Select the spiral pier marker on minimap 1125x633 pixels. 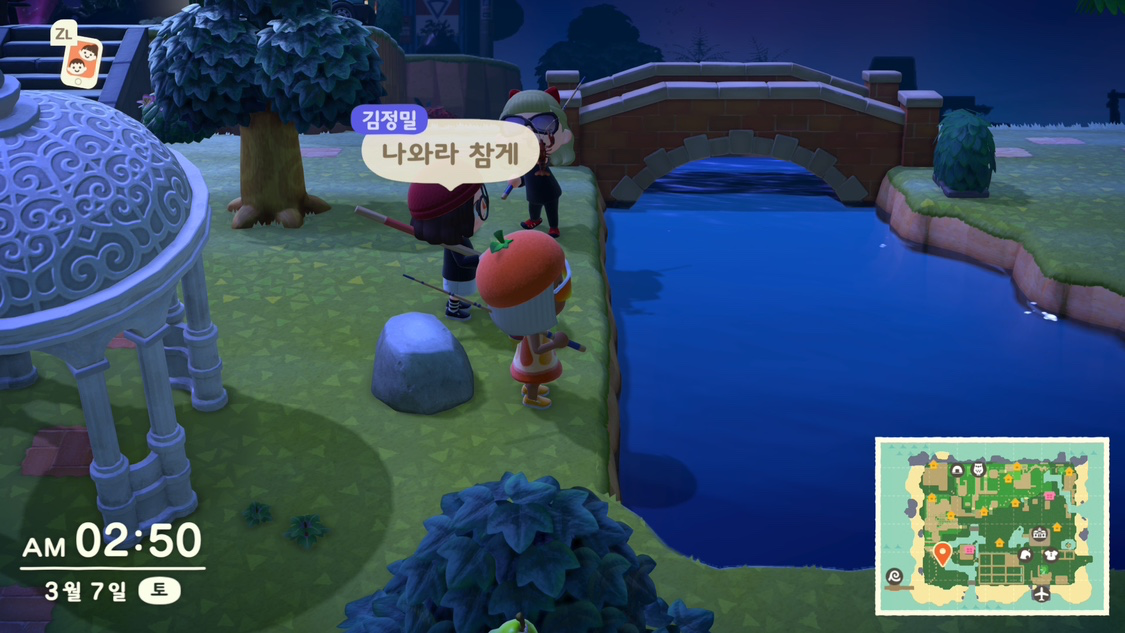pyautogui.click(x=894, y=577)
